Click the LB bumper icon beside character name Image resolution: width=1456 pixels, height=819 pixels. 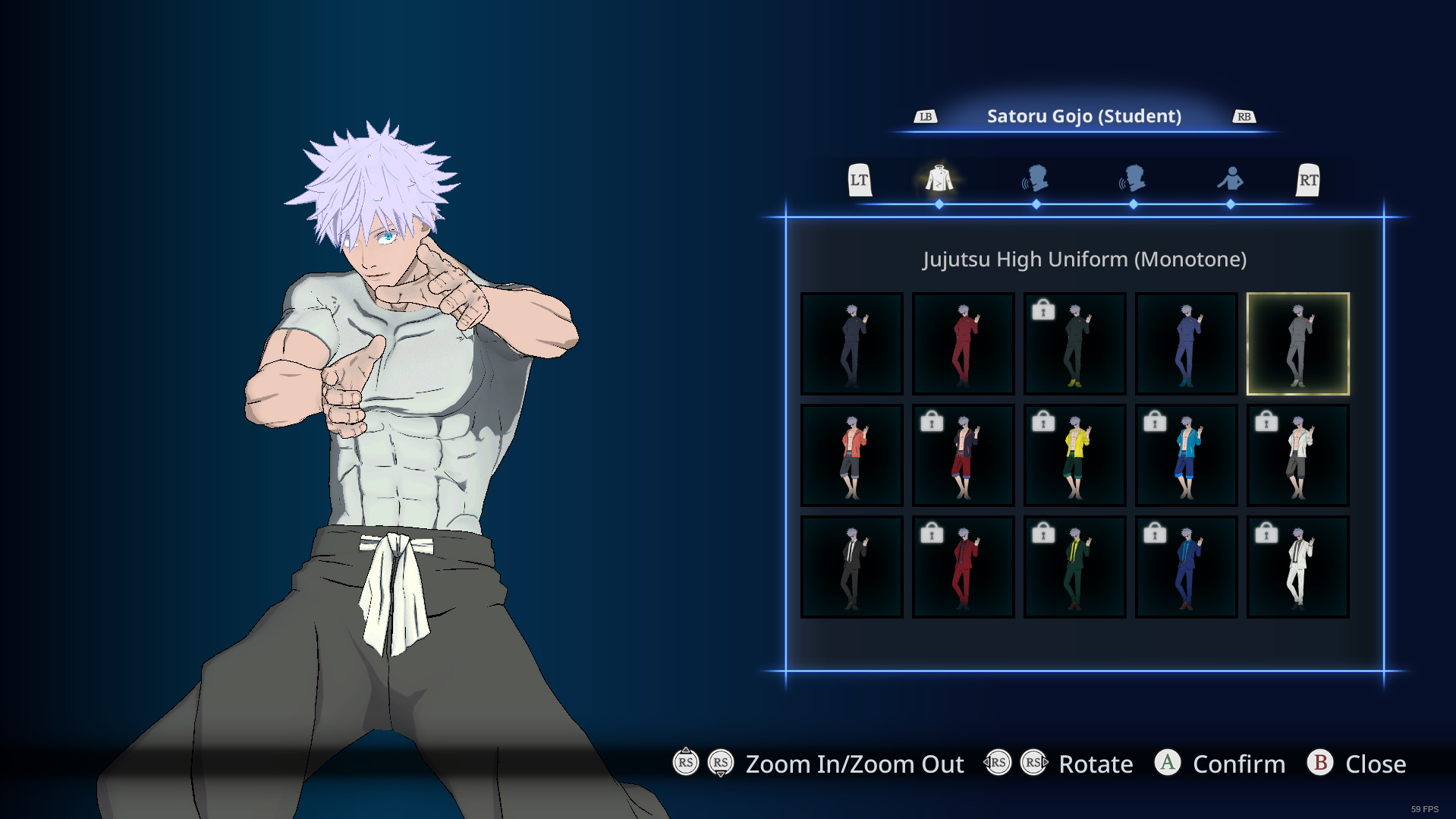(924, 116)
